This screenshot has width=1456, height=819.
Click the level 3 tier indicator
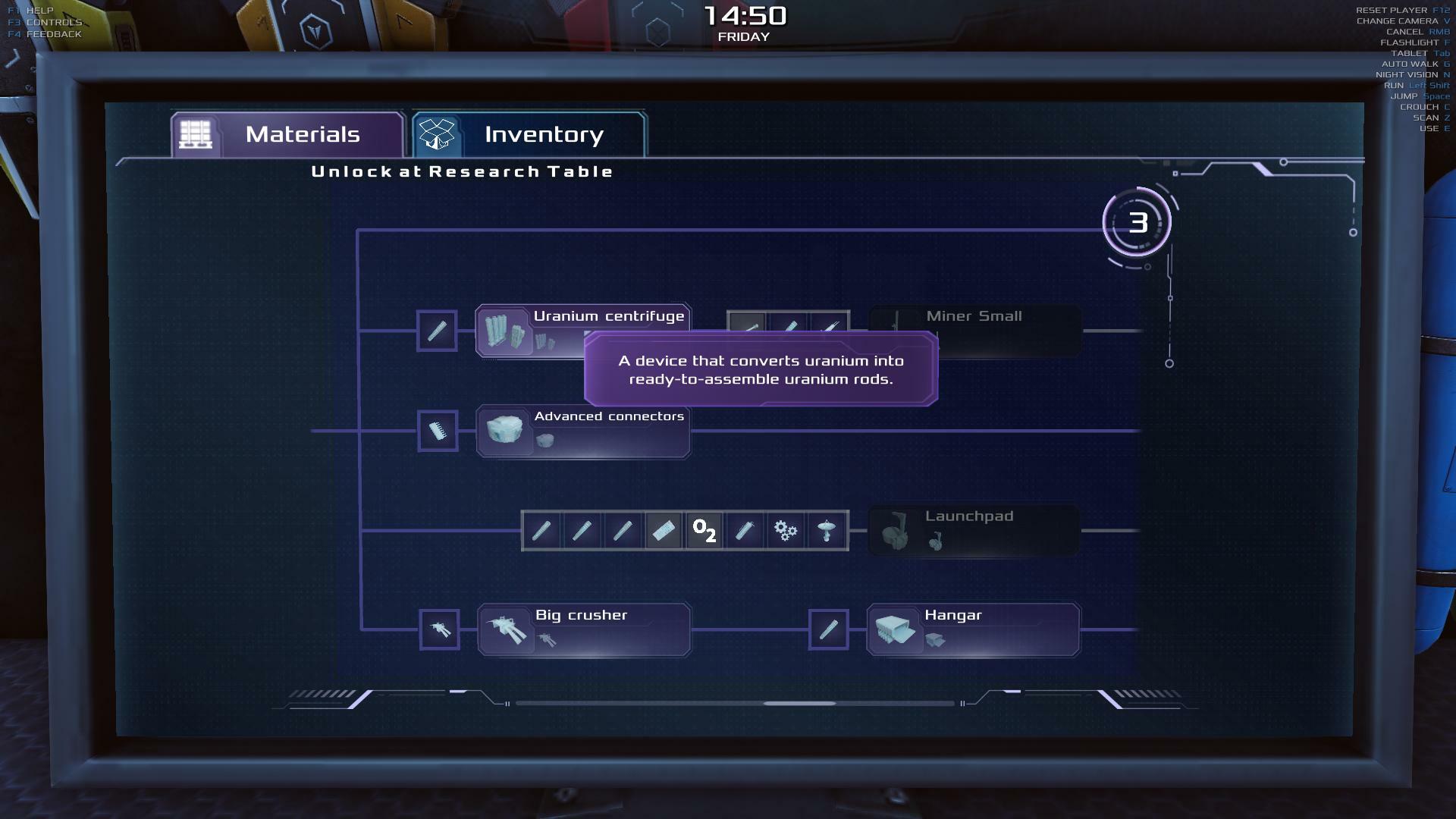pyautogui.click(x=1137, y=223)
